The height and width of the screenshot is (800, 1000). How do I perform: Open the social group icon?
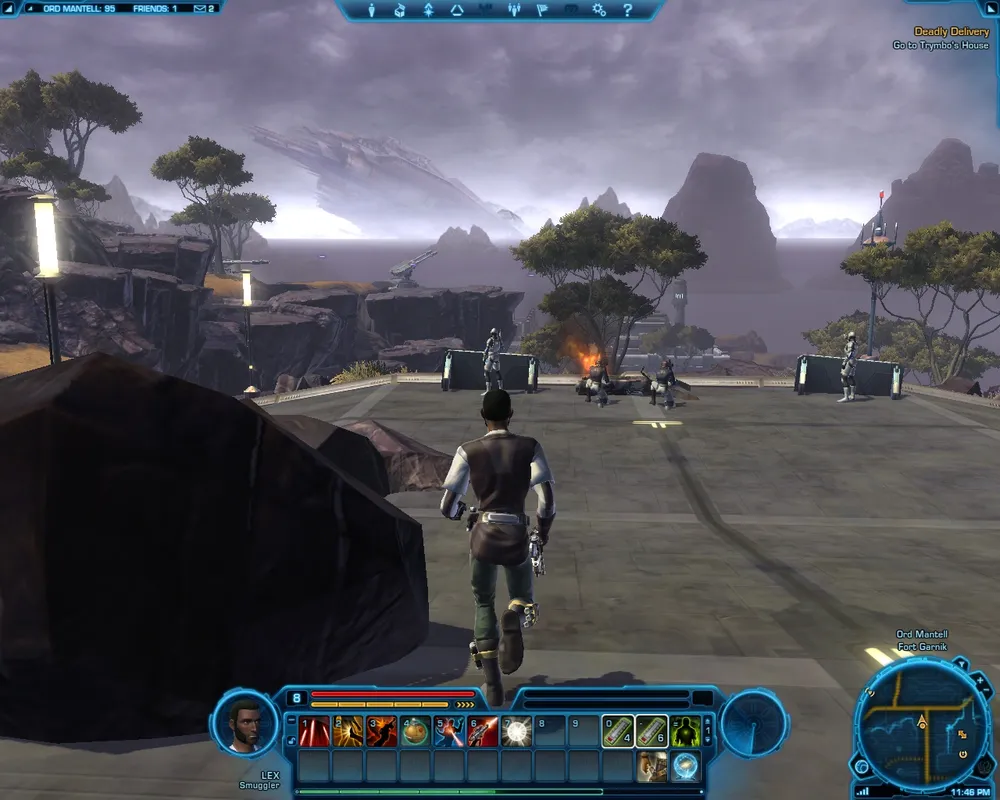click(x=514, y=10)
